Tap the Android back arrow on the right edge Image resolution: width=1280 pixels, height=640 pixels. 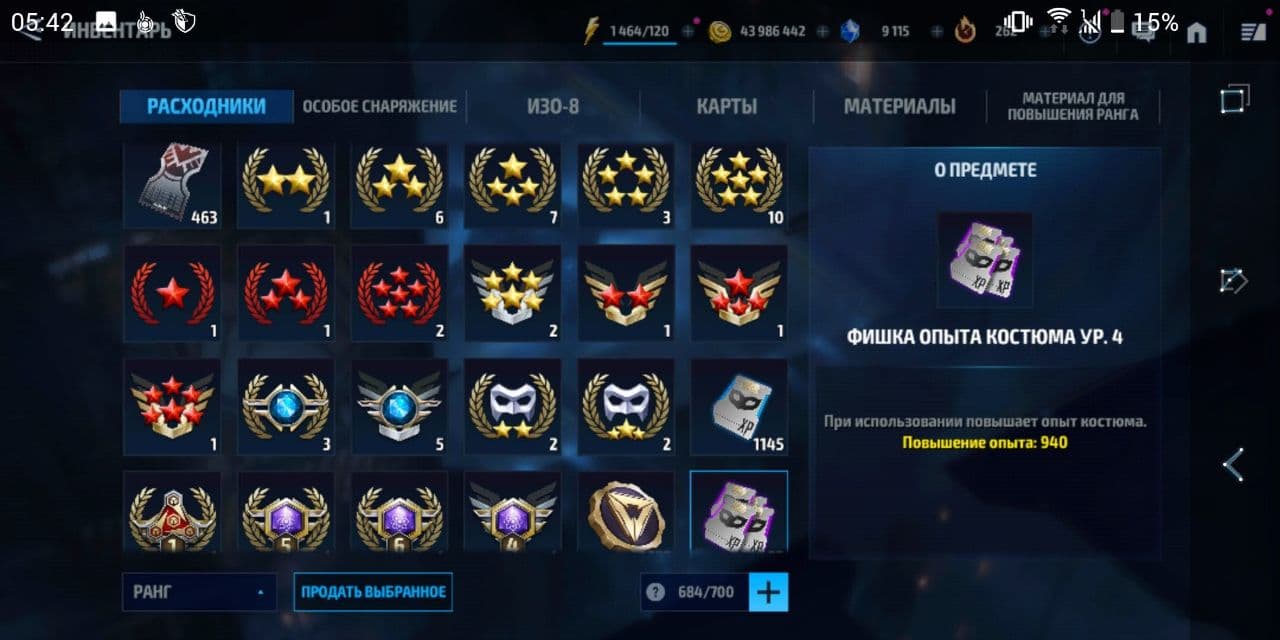(x=1234, y=465)
